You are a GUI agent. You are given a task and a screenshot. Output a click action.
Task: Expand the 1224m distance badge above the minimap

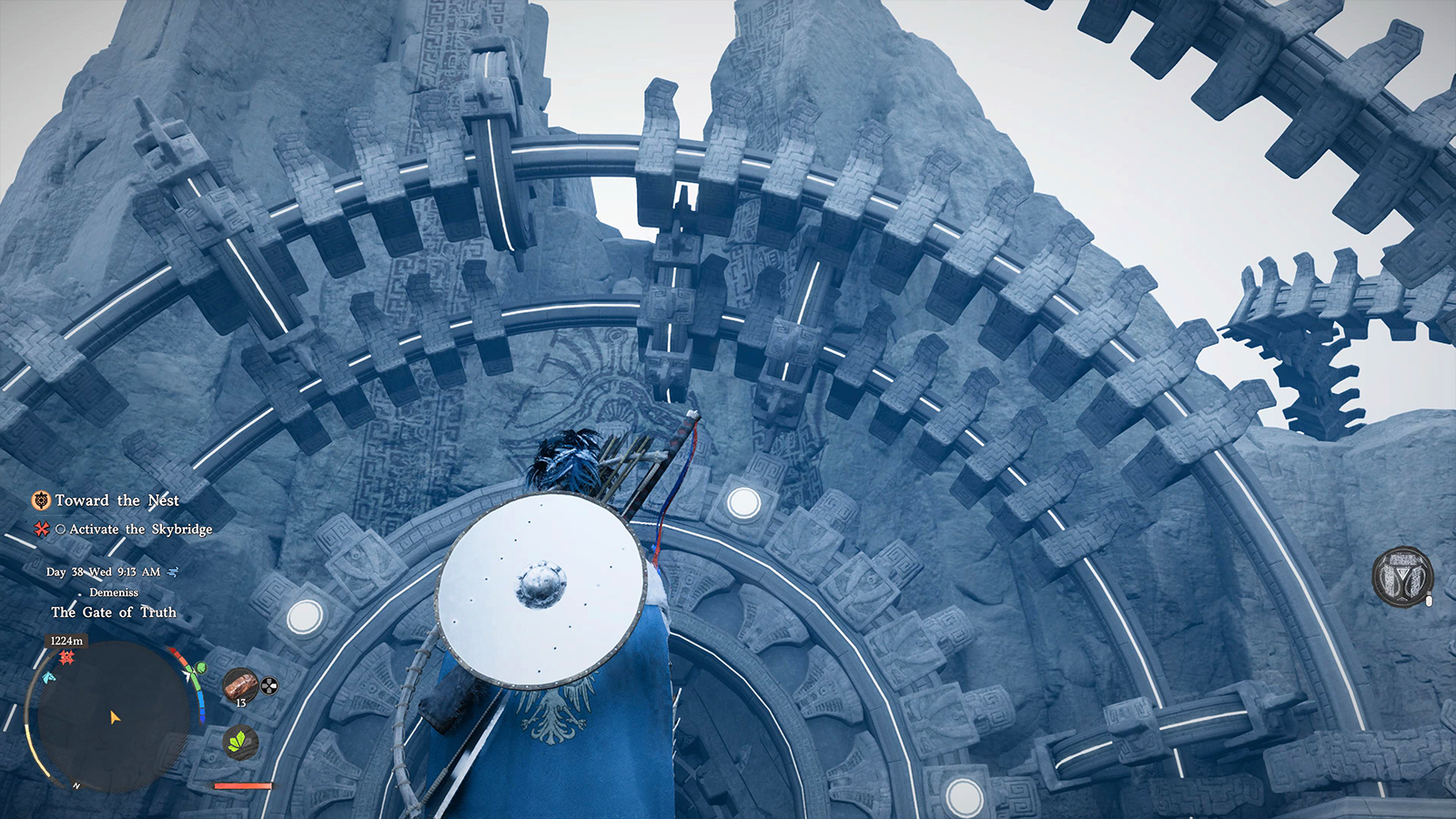click(66, 641)
